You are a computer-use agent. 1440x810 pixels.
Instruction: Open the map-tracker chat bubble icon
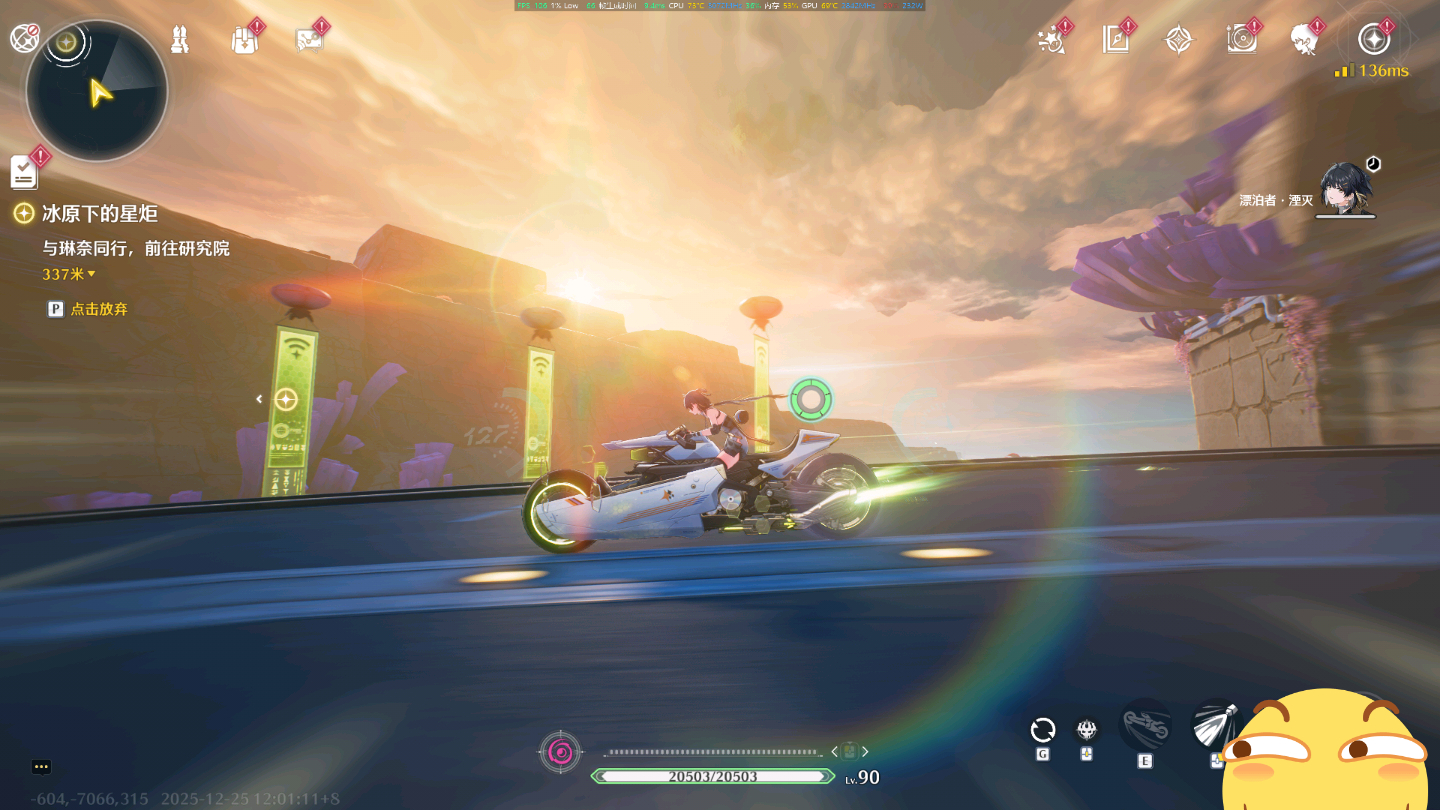pos(308,40)
